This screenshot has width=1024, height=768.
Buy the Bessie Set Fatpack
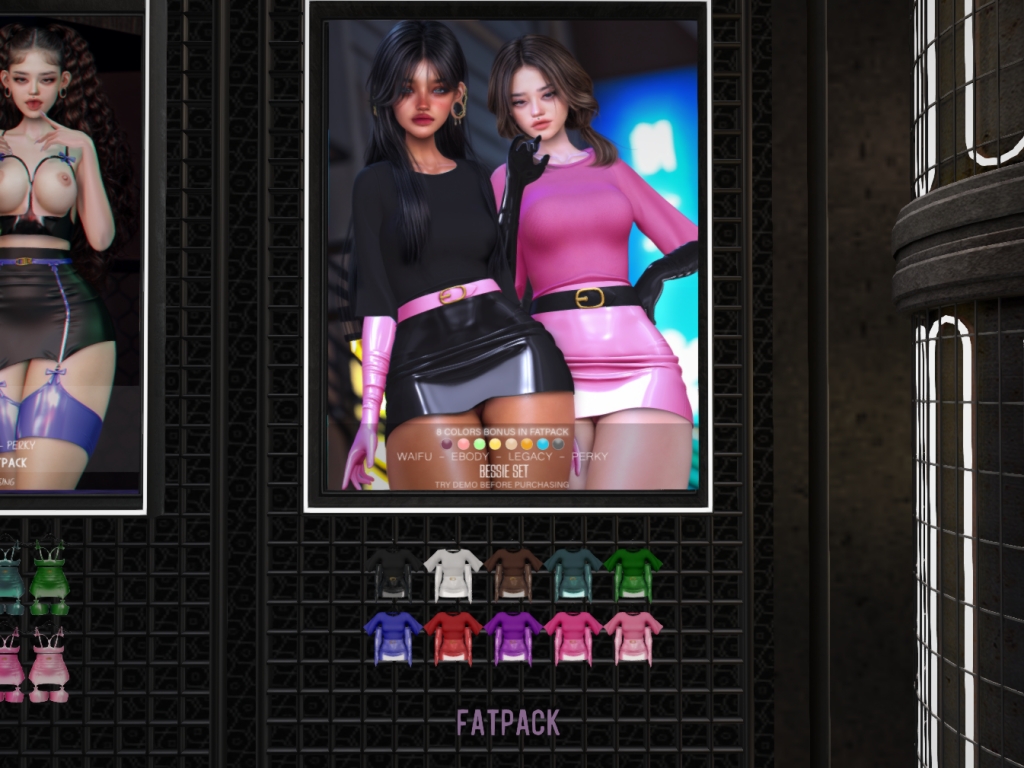(508, 722)
